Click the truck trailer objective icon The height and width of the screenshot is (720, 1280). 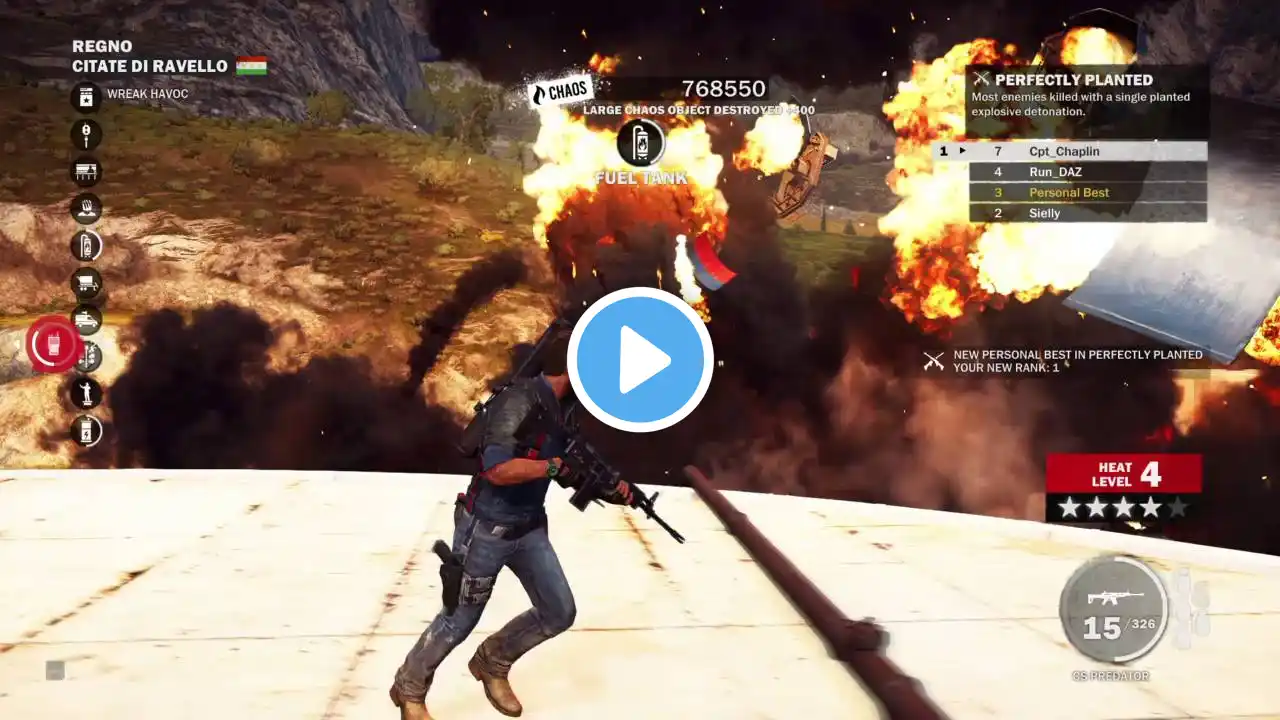(x=86, y=283)
